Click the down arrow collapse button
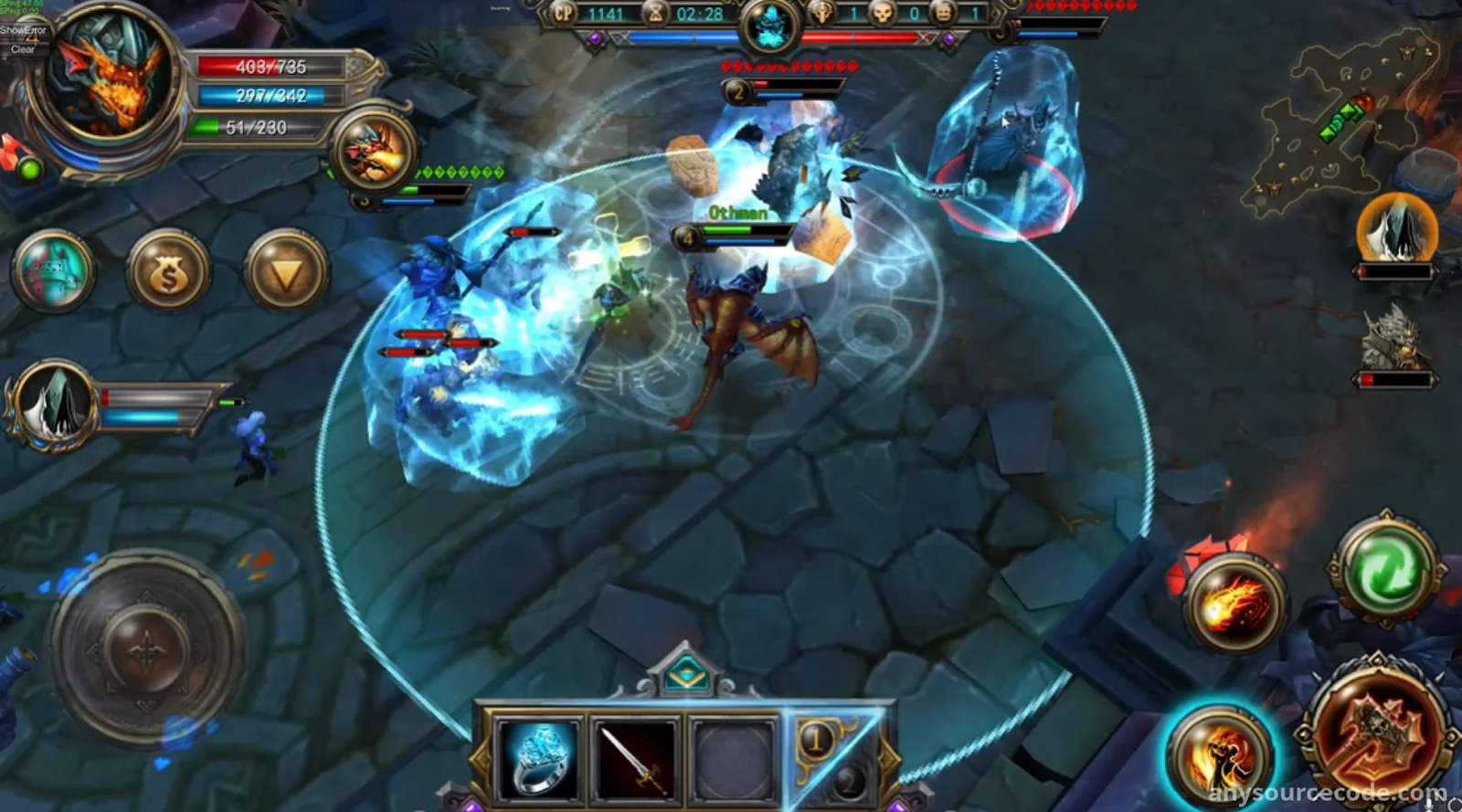This screenshot has height=812, width=1462. 286,272
